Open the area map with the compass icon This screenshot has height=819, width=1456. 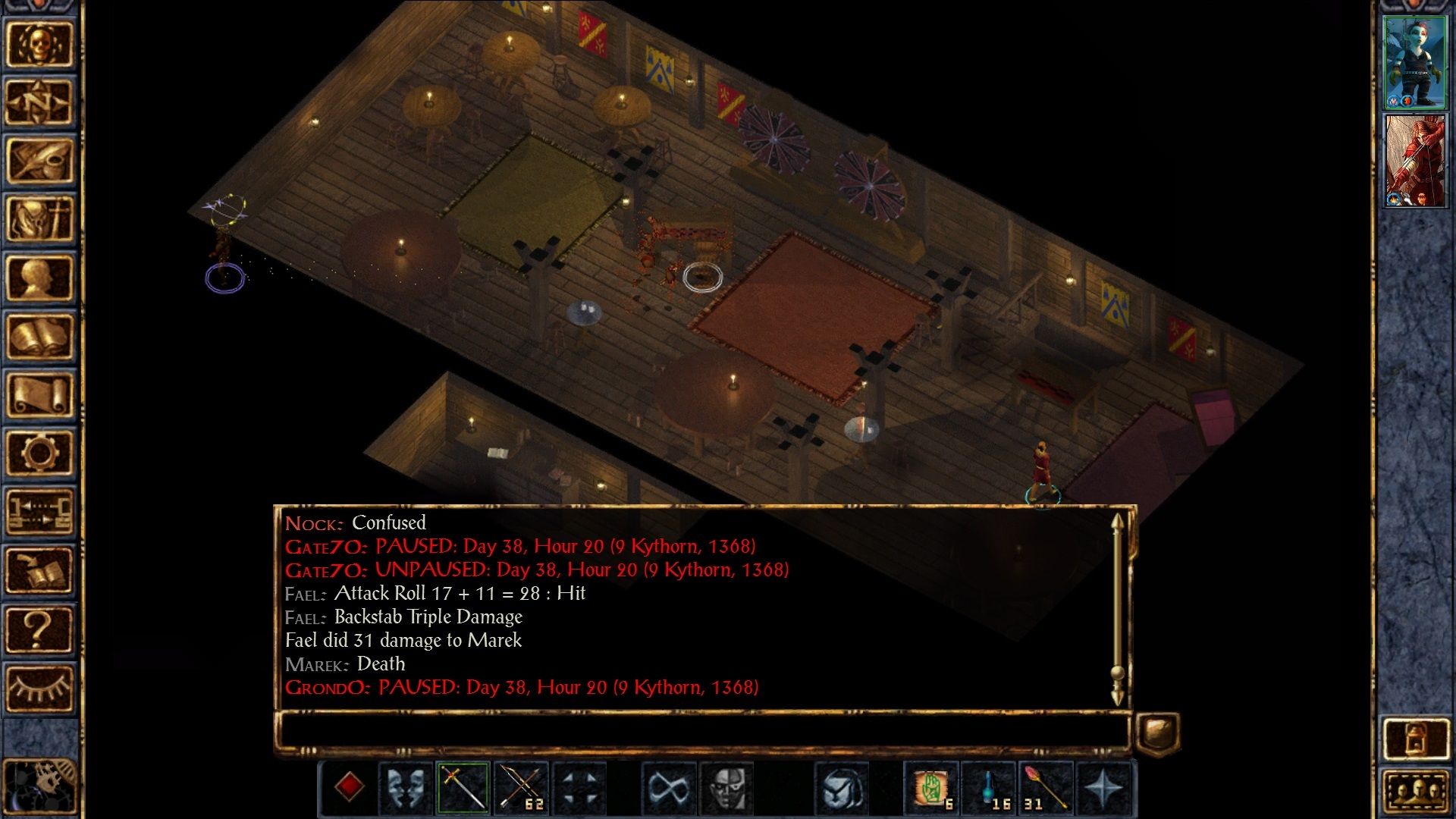point(39,102)
